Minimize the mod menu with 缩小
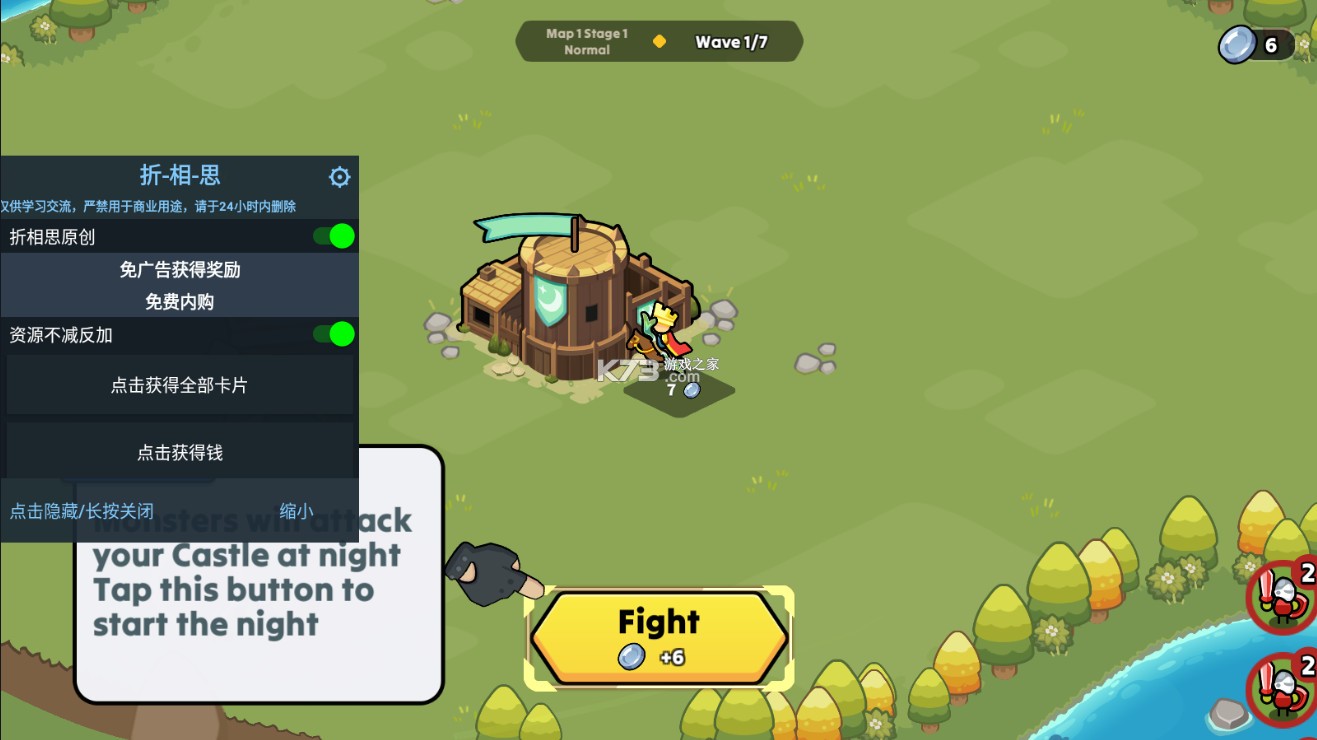 (x=296, y=511)
